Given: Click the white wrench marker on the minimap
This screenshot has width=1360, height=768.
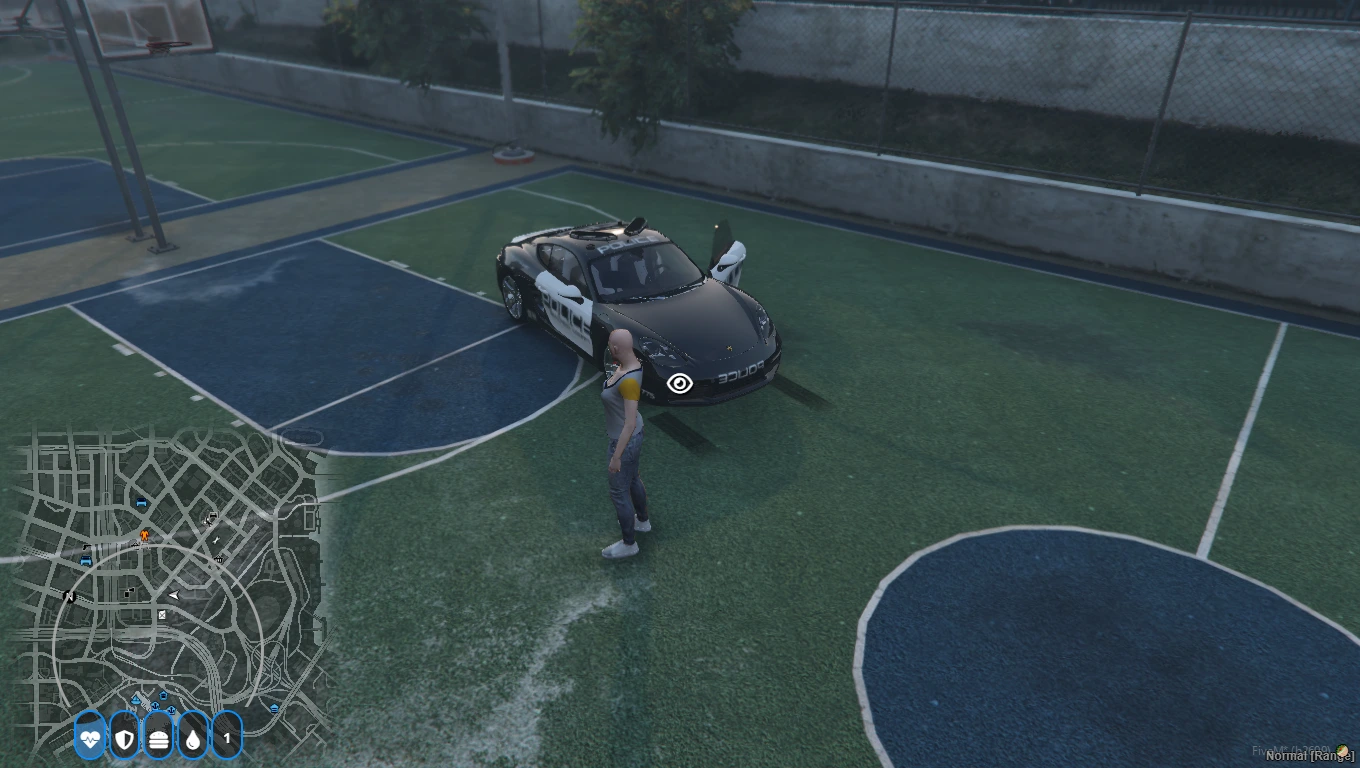Looking at the screenshot, I should coord(217,541).
